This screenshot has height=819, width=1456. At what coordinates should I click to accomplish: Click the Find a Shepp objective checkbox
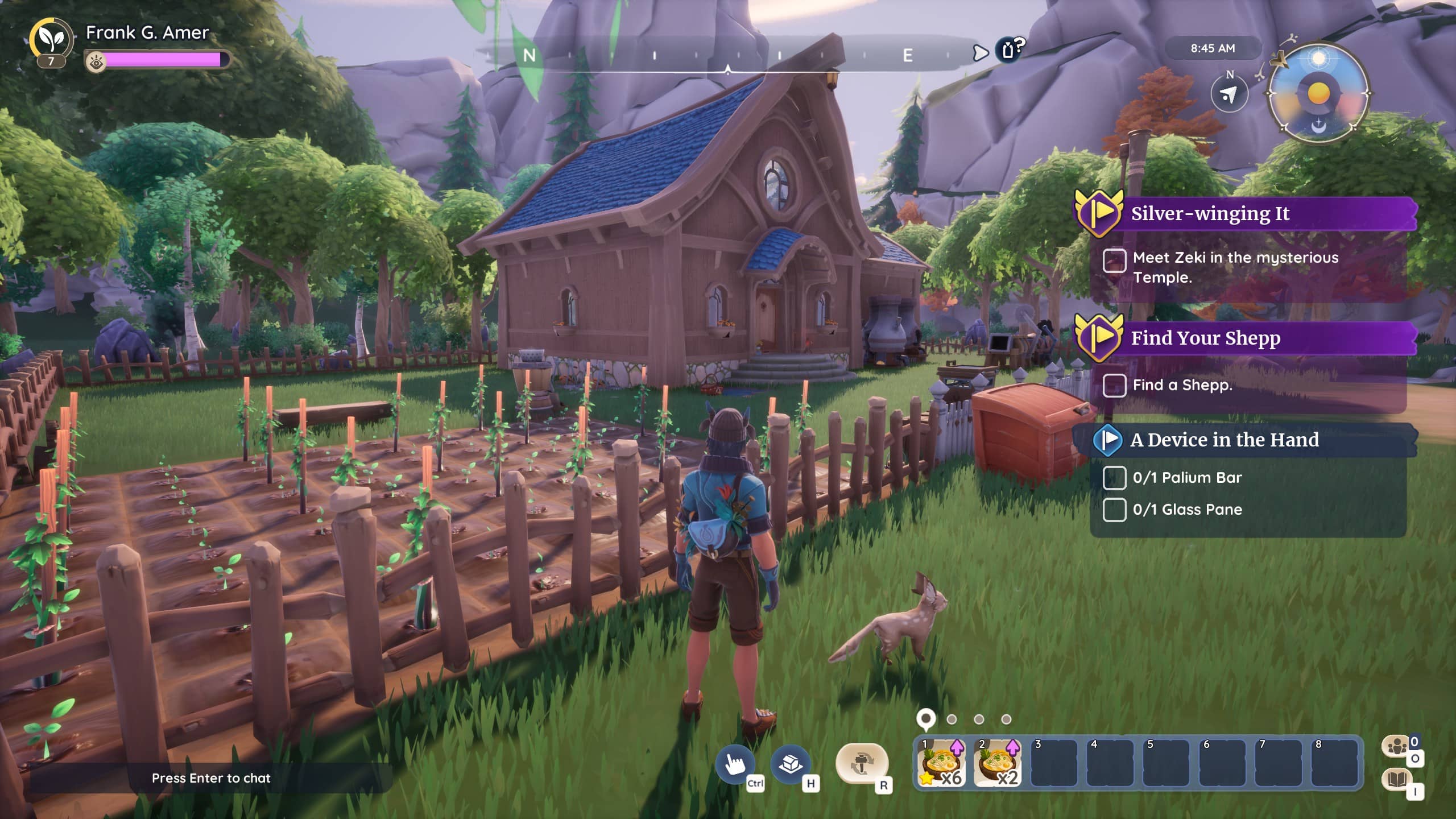[1114, 385]
